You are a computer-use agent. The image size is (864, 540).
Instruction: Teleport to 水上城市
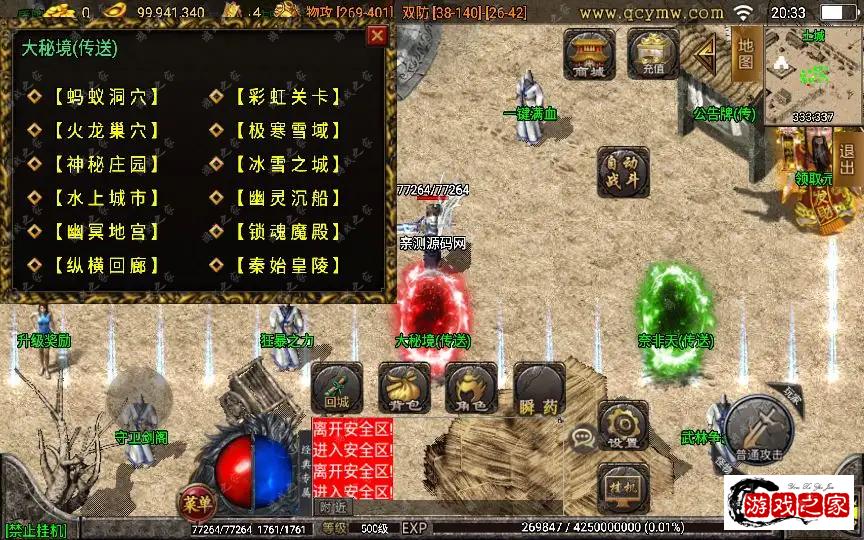100,198
